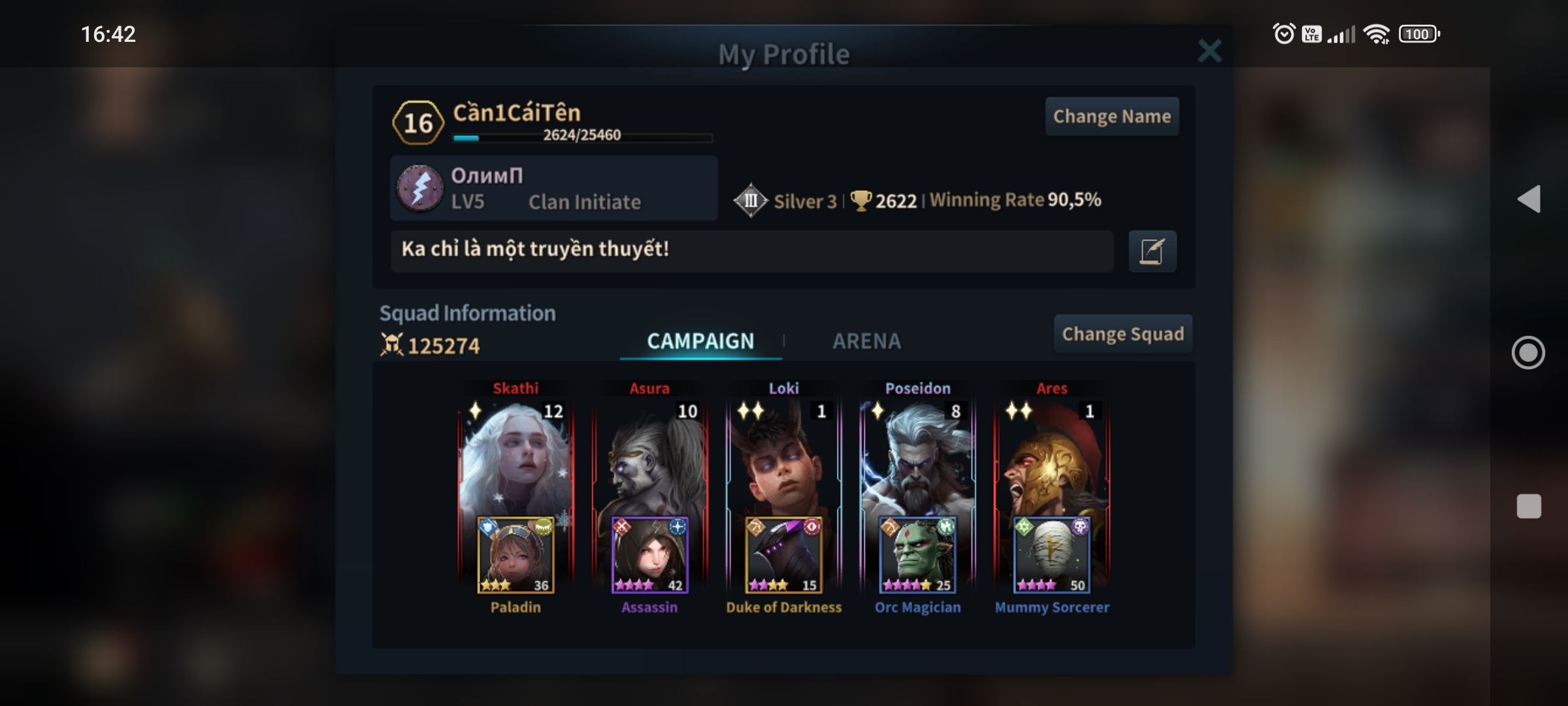Switch to the ARENA squad tab
Screen dimensions: 1568x706
[866, 341]
